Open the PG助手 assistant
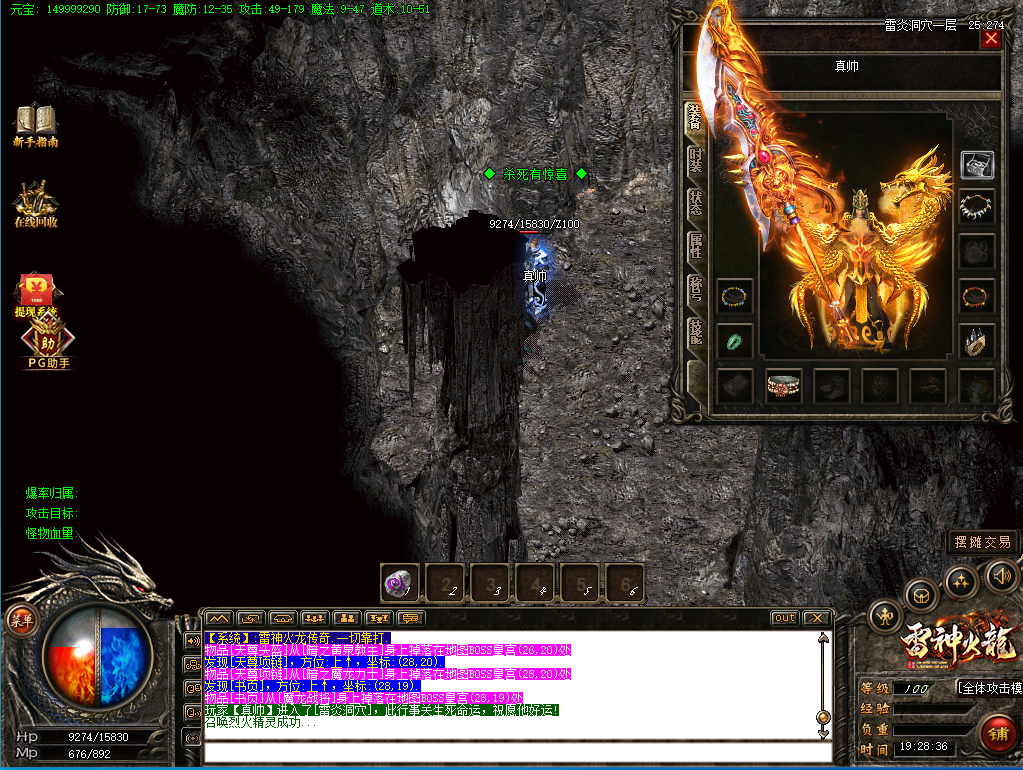 [48, 349]
